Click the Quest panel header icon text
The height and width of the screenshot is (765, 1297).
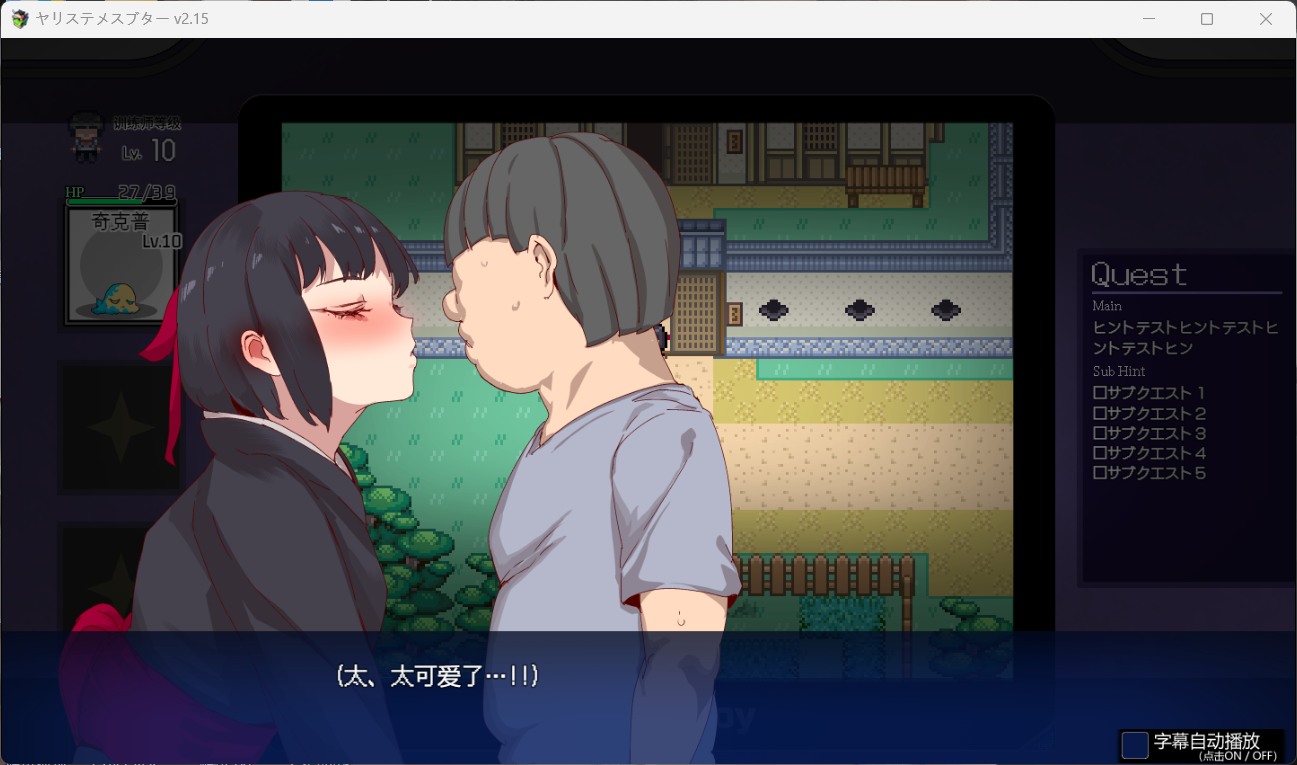click(x=1138, y=273)
